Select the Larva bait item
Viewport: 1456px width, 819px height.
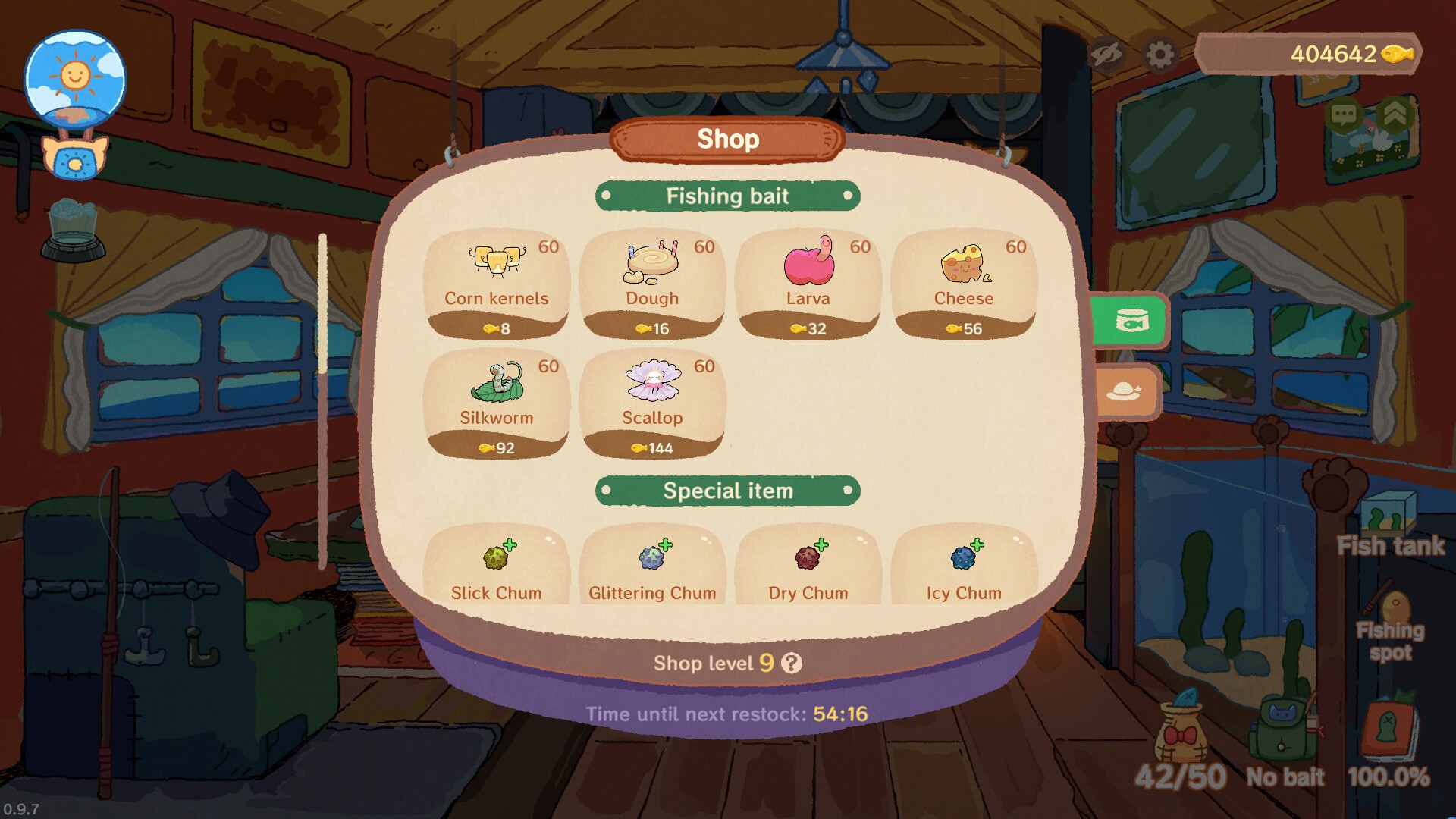pos(808,284)
